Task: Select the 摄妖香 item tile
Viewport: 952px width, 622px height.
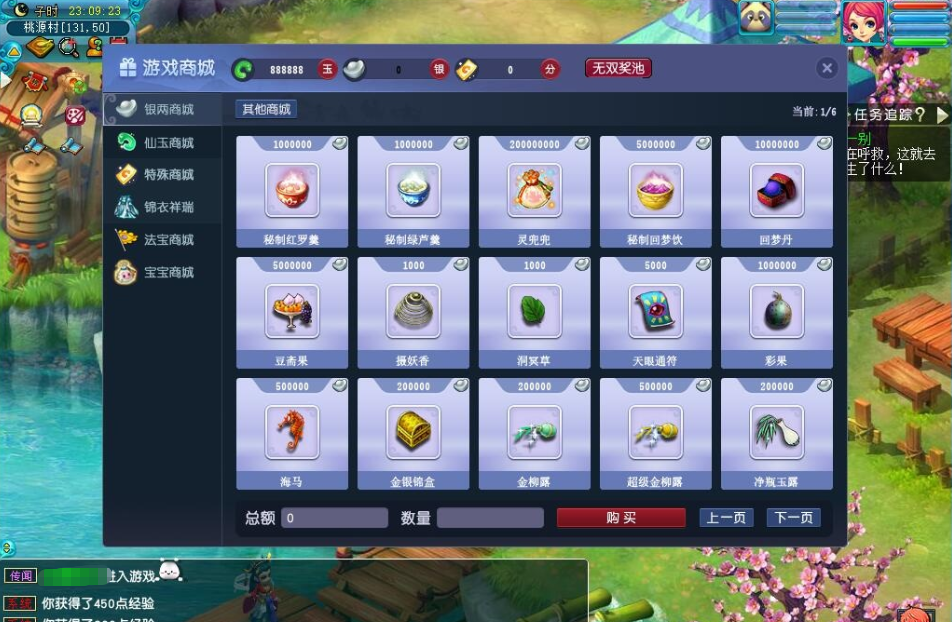Action: pyautogui.click(x=413, y=312)
